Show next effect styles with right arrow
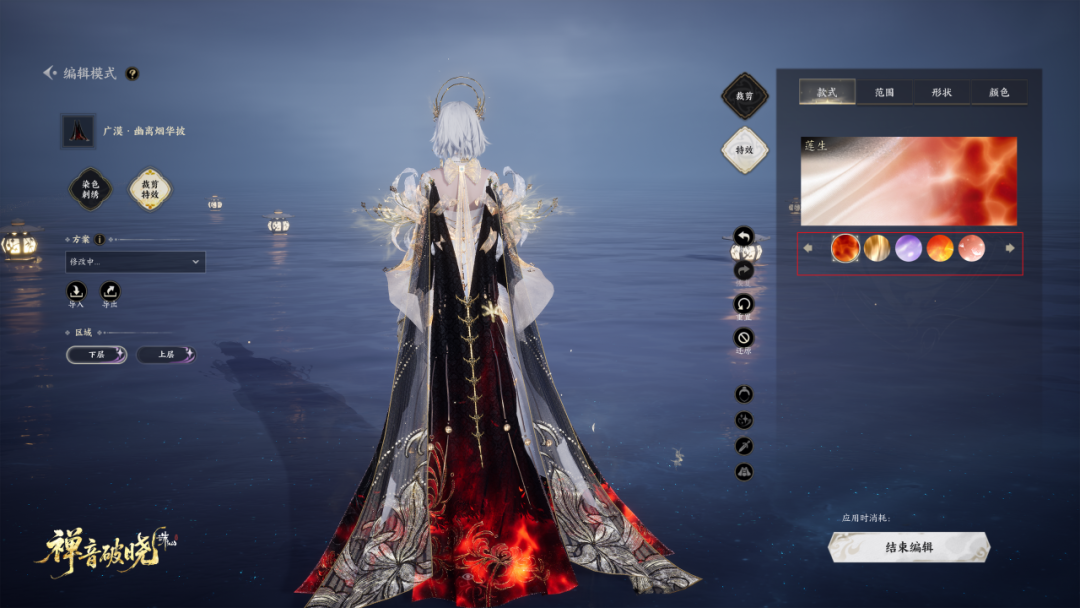Screen dimensions: 1080x608 pos(1010,248)
